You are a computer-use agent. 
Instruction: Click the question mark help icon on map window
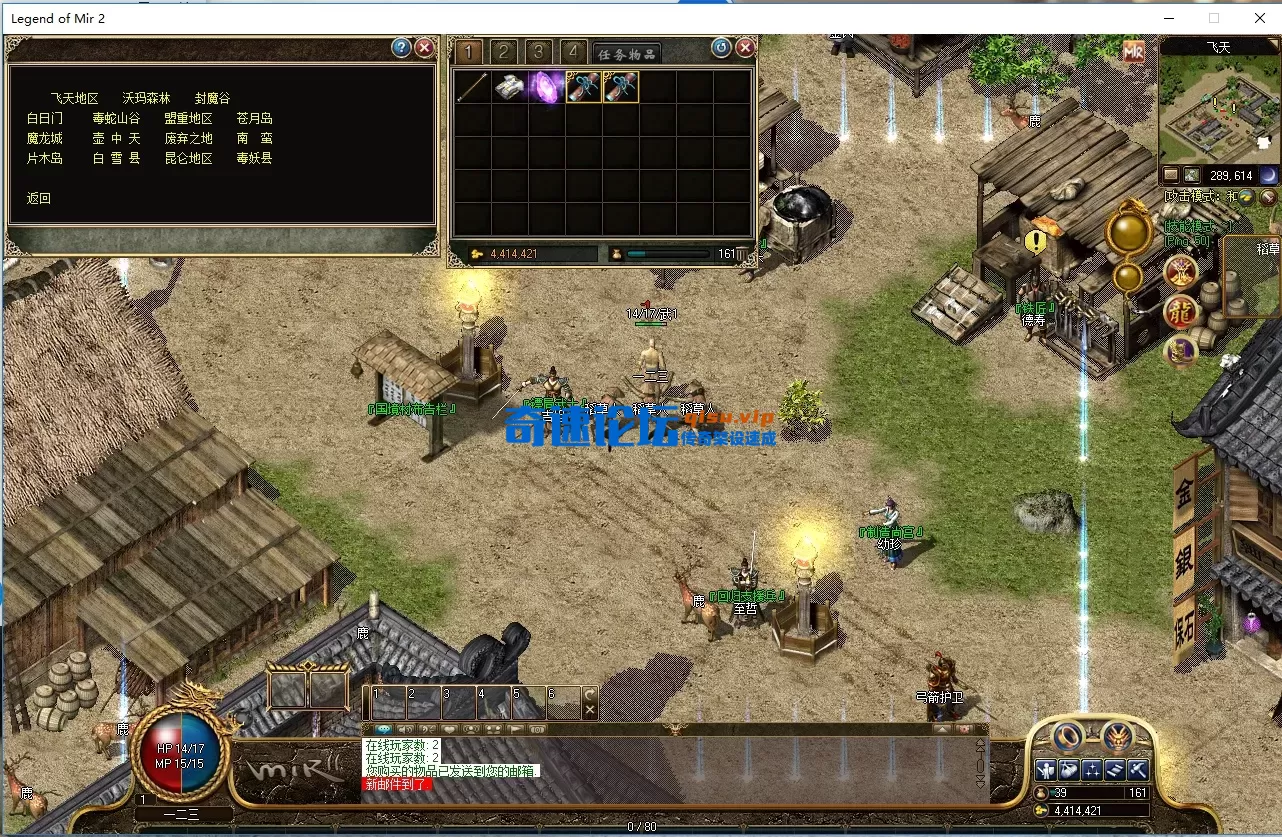(401, 47)
